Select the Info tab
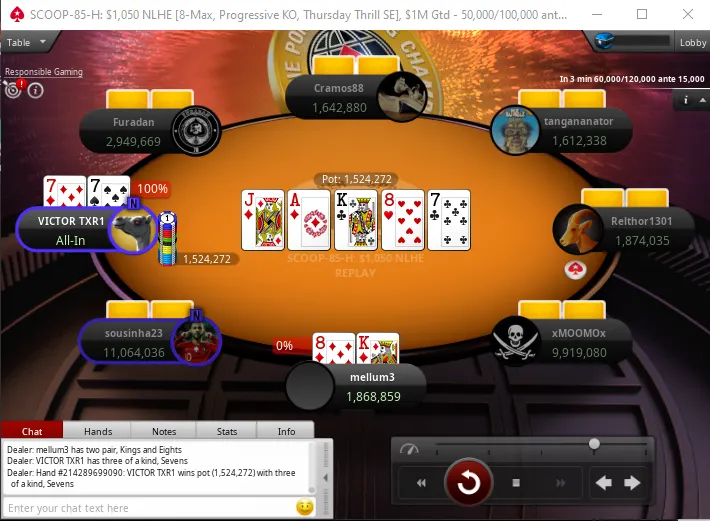This screenshot has height=521, width=710. coord(286,431)
